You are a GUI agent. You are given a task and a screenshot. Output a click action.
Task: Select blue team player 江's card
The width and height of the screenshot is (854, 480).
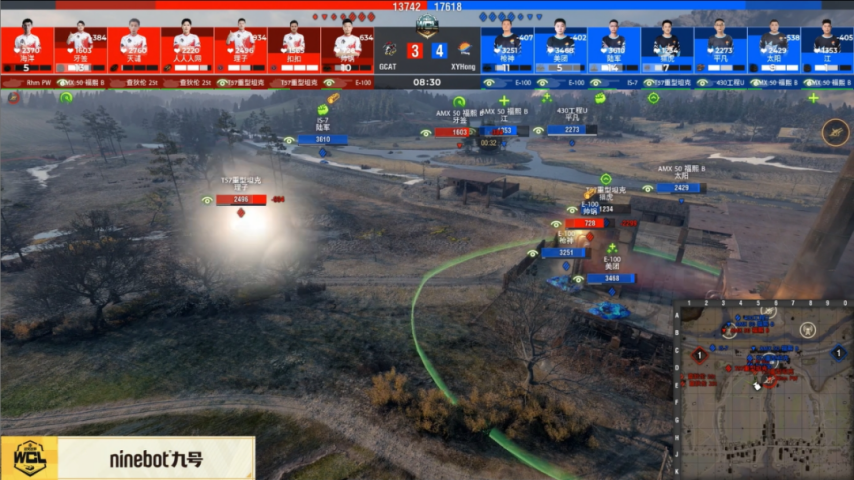click(x=827, y=47)
